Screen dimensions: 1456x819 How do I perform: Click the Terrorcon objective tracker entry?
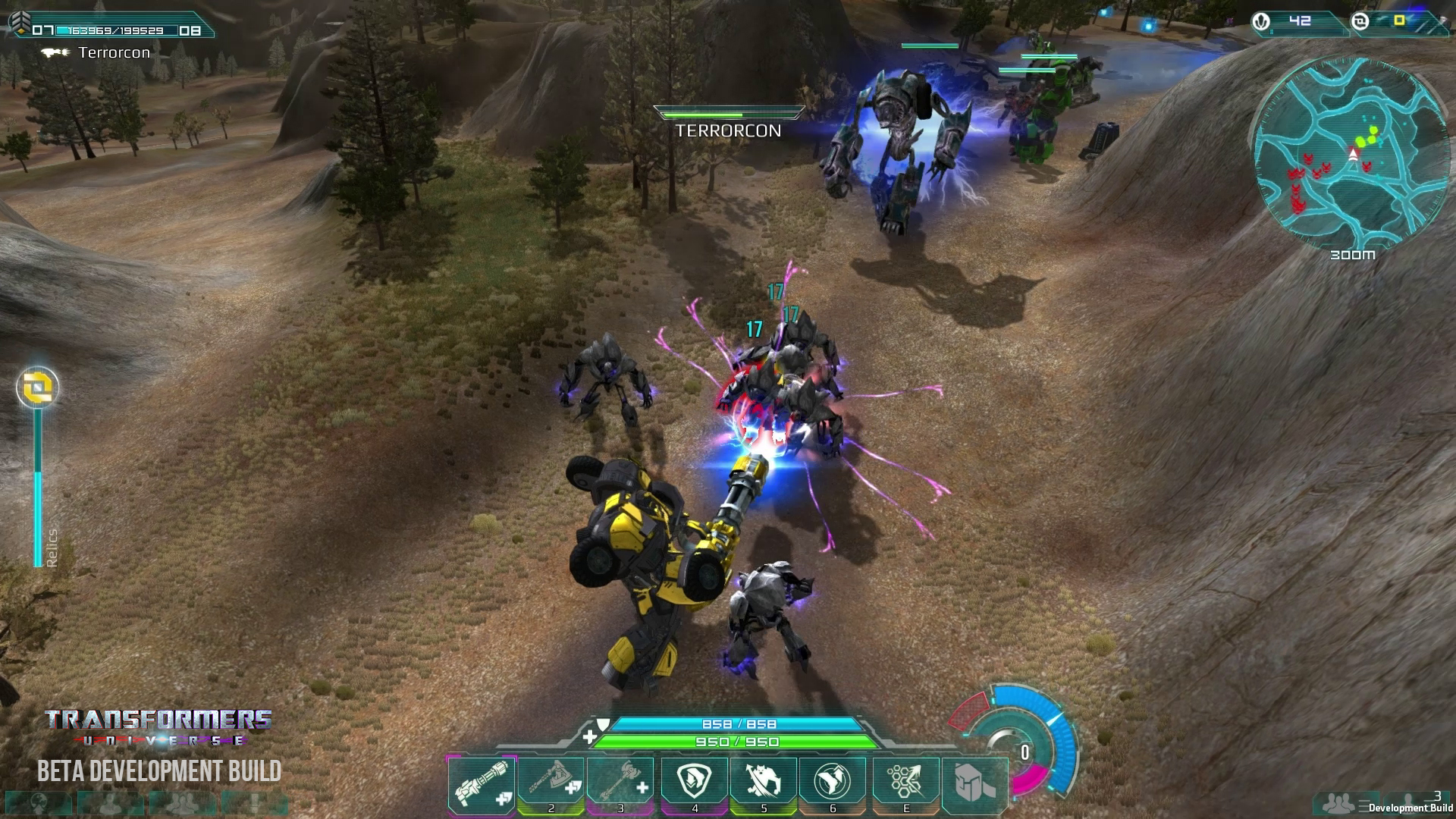114,52
